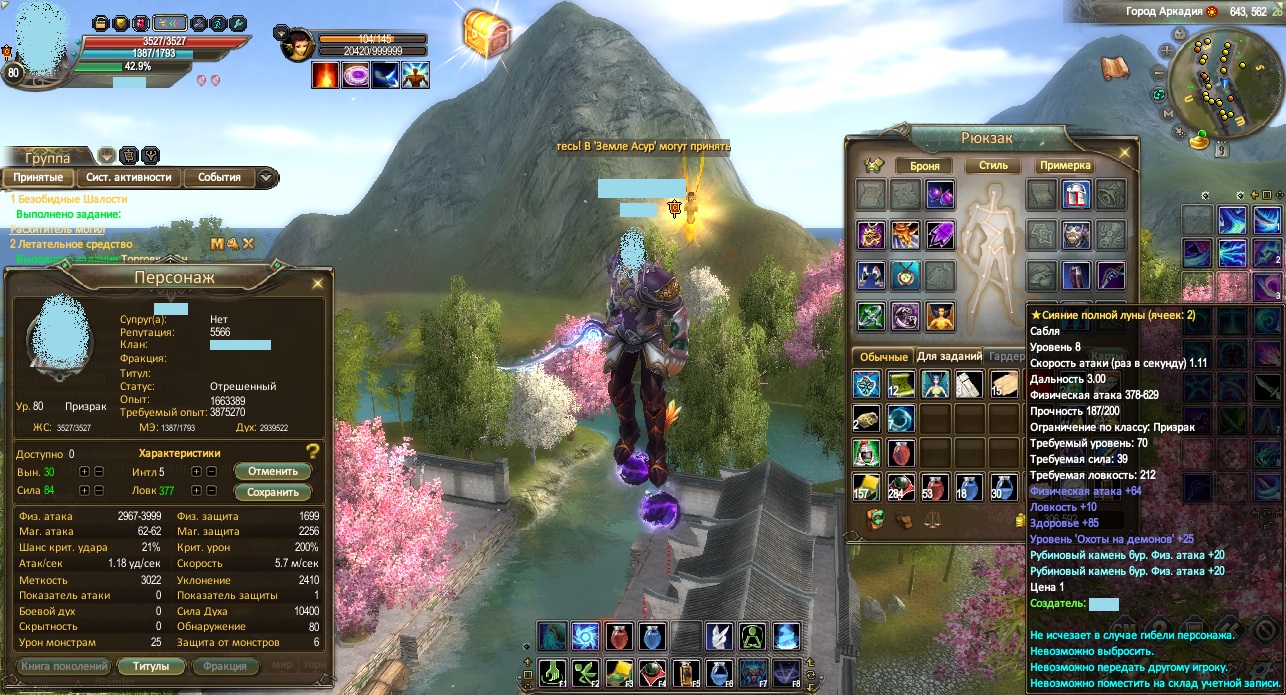The image size is (1286, 695).
Task: Open the Фракция section
Action: click(225, 666)
